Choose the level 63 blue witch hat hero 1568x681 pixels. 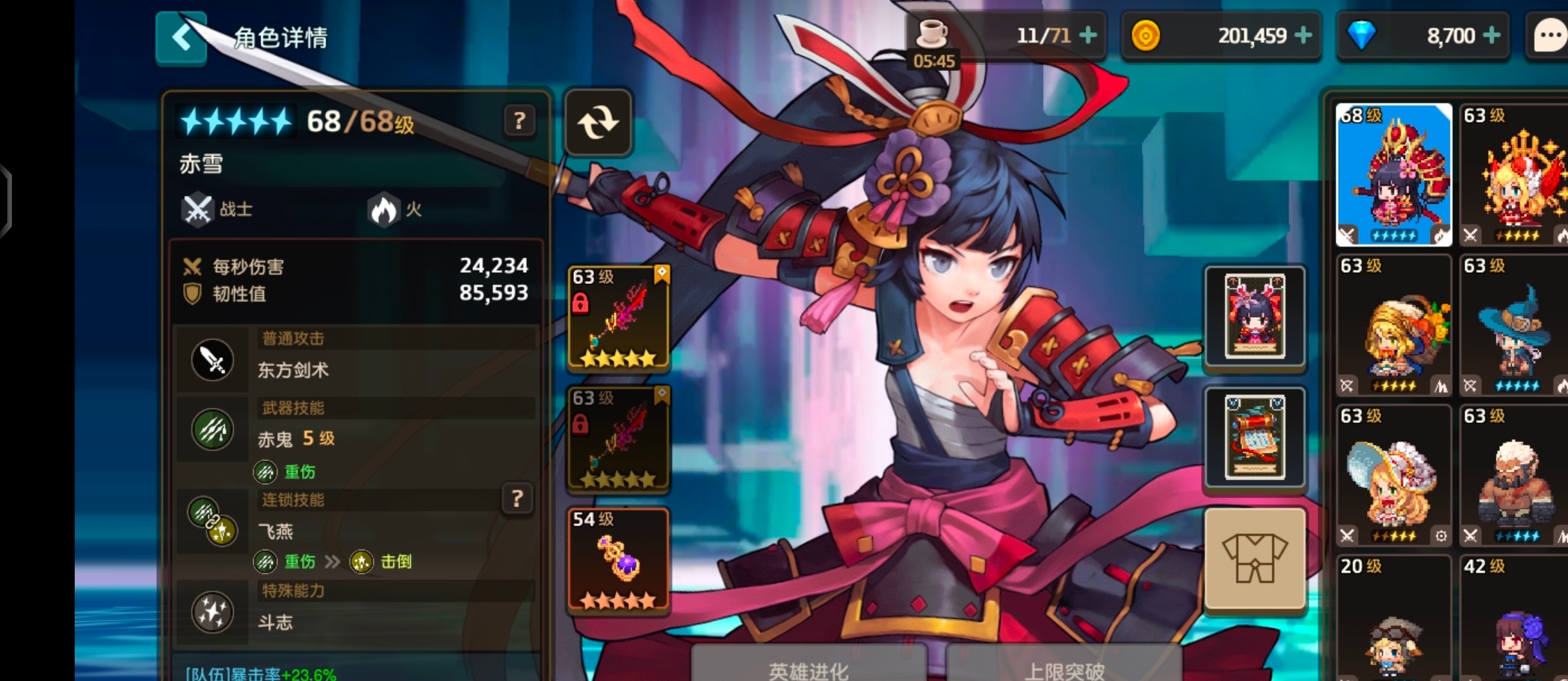pos(1513,326)
